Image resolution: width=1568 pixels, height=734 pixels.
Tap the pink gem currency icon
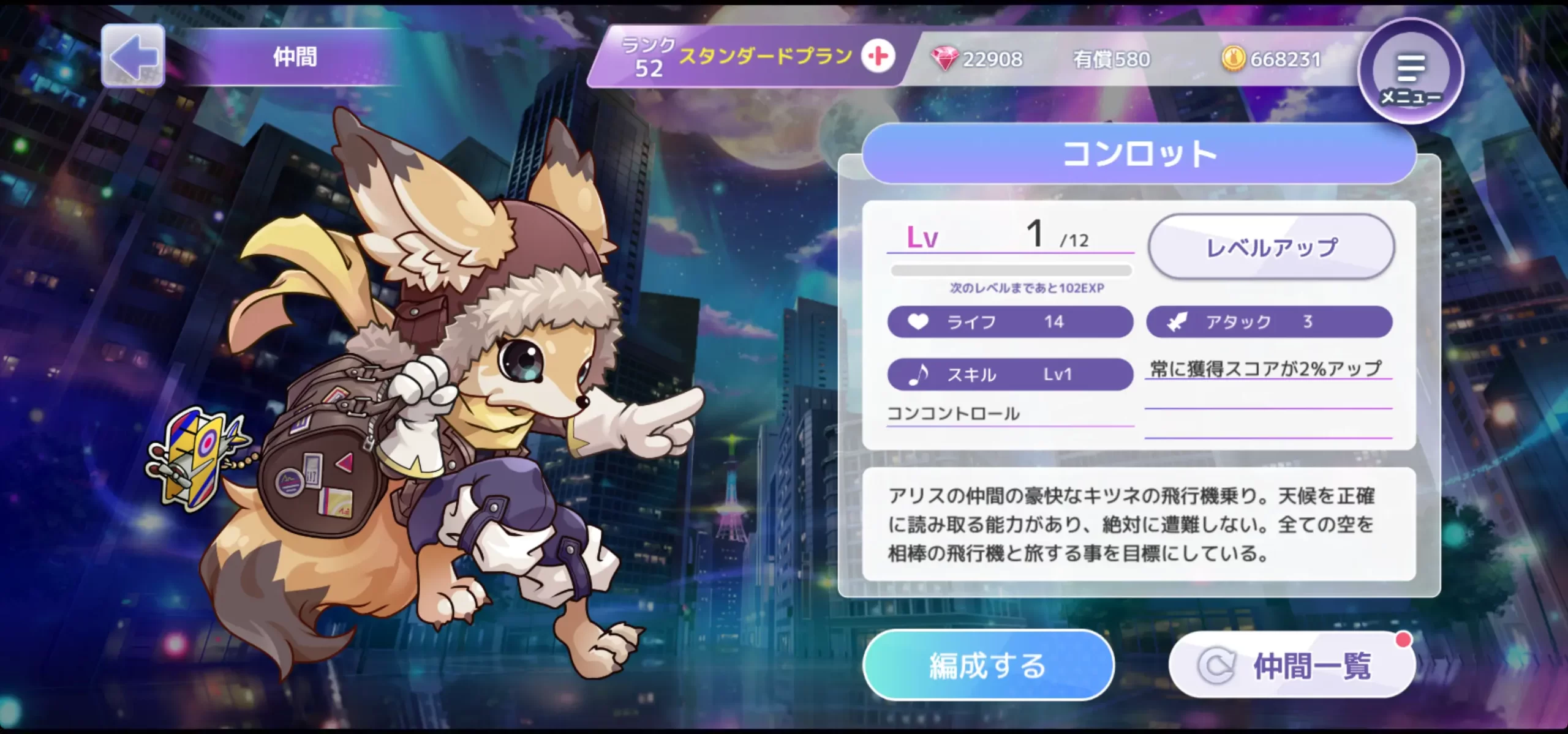coord(944,59)
